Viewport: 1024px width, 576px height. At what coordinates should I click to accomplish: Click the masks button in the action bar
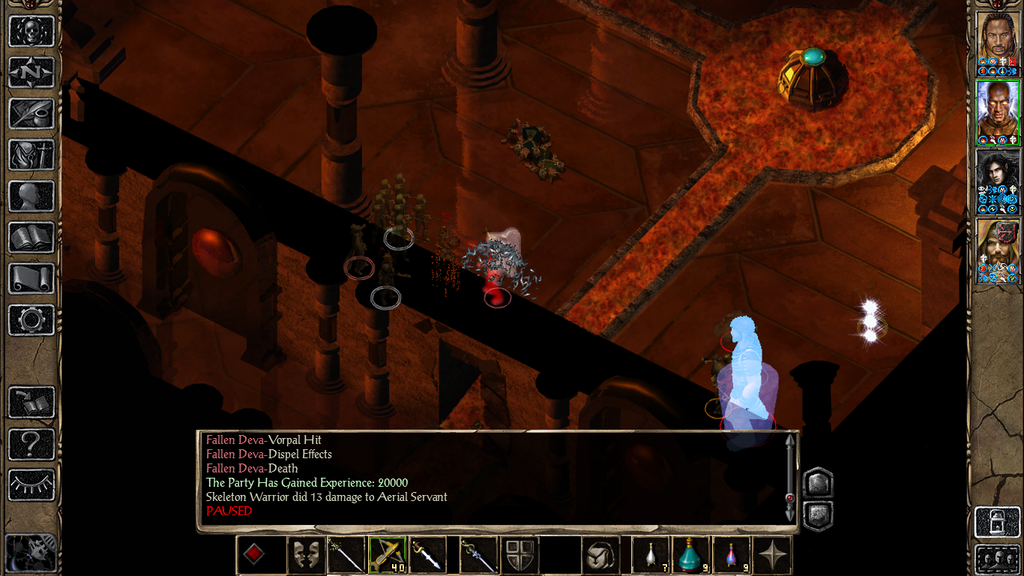coord(306,555)
